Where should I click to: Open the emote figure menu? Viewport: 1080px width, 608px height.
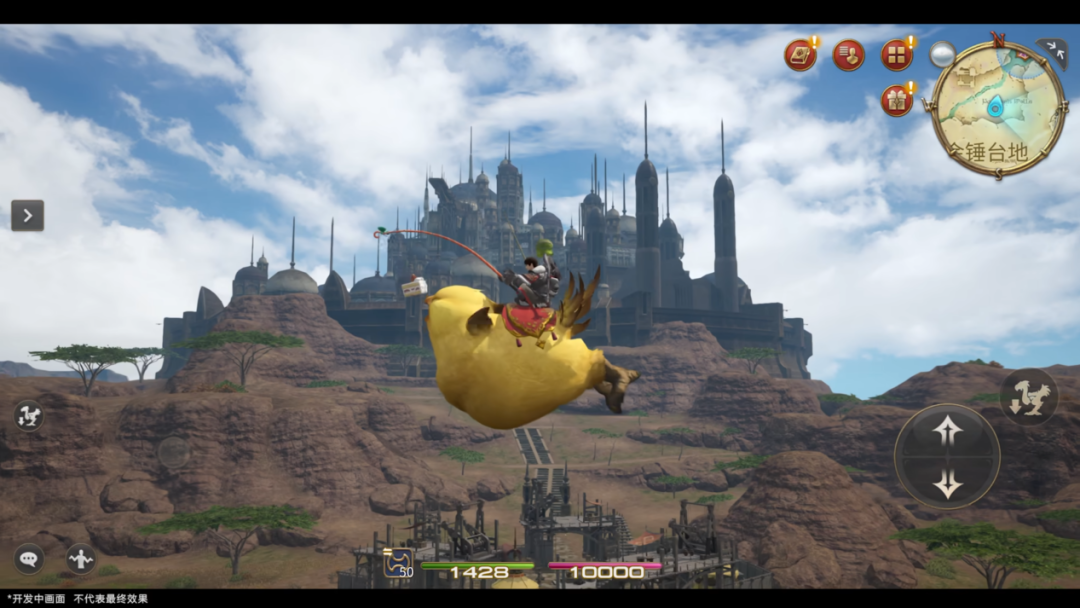tap(81, 558)
